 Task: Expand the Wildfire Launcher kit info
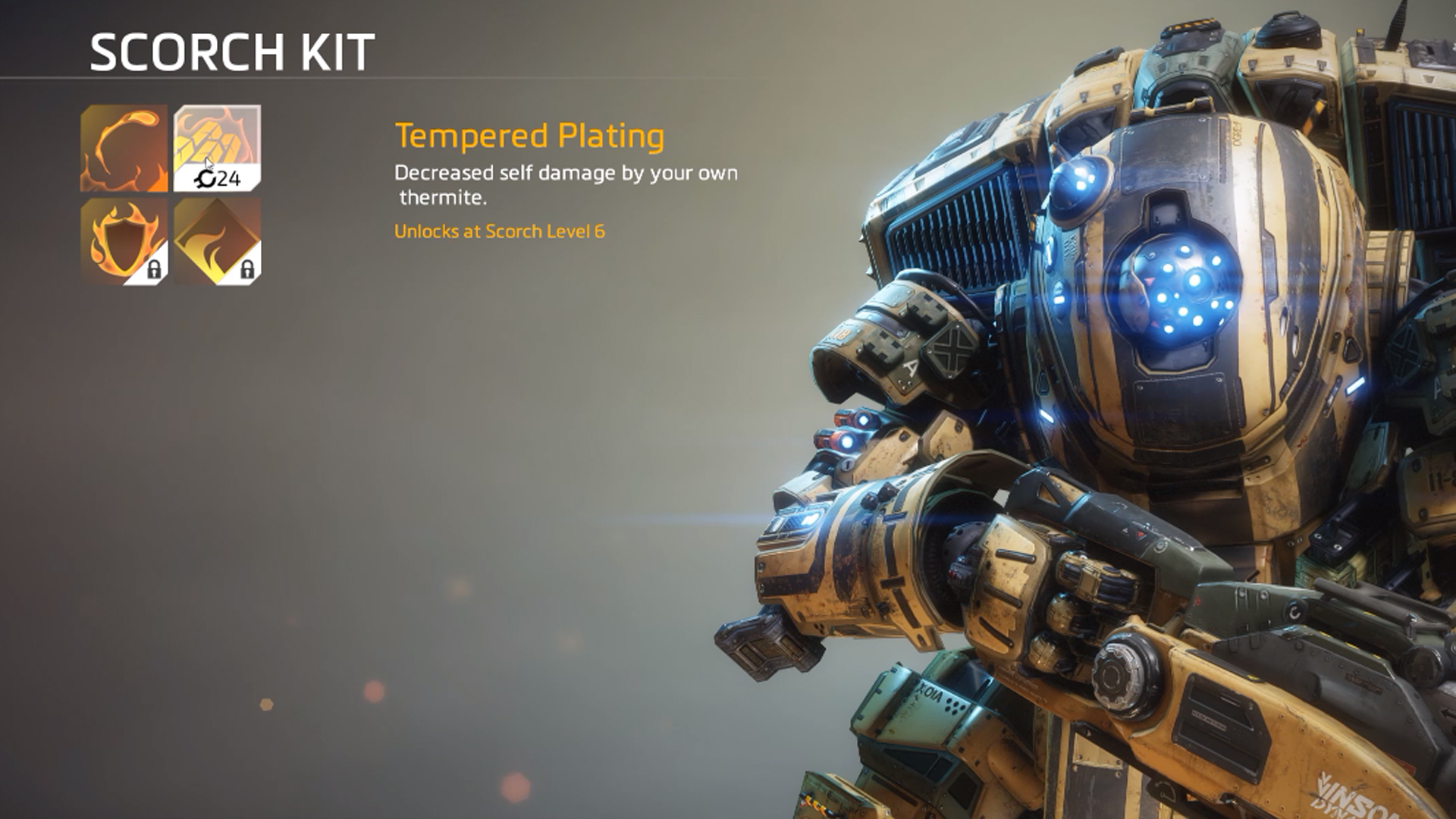click(124, 148)
